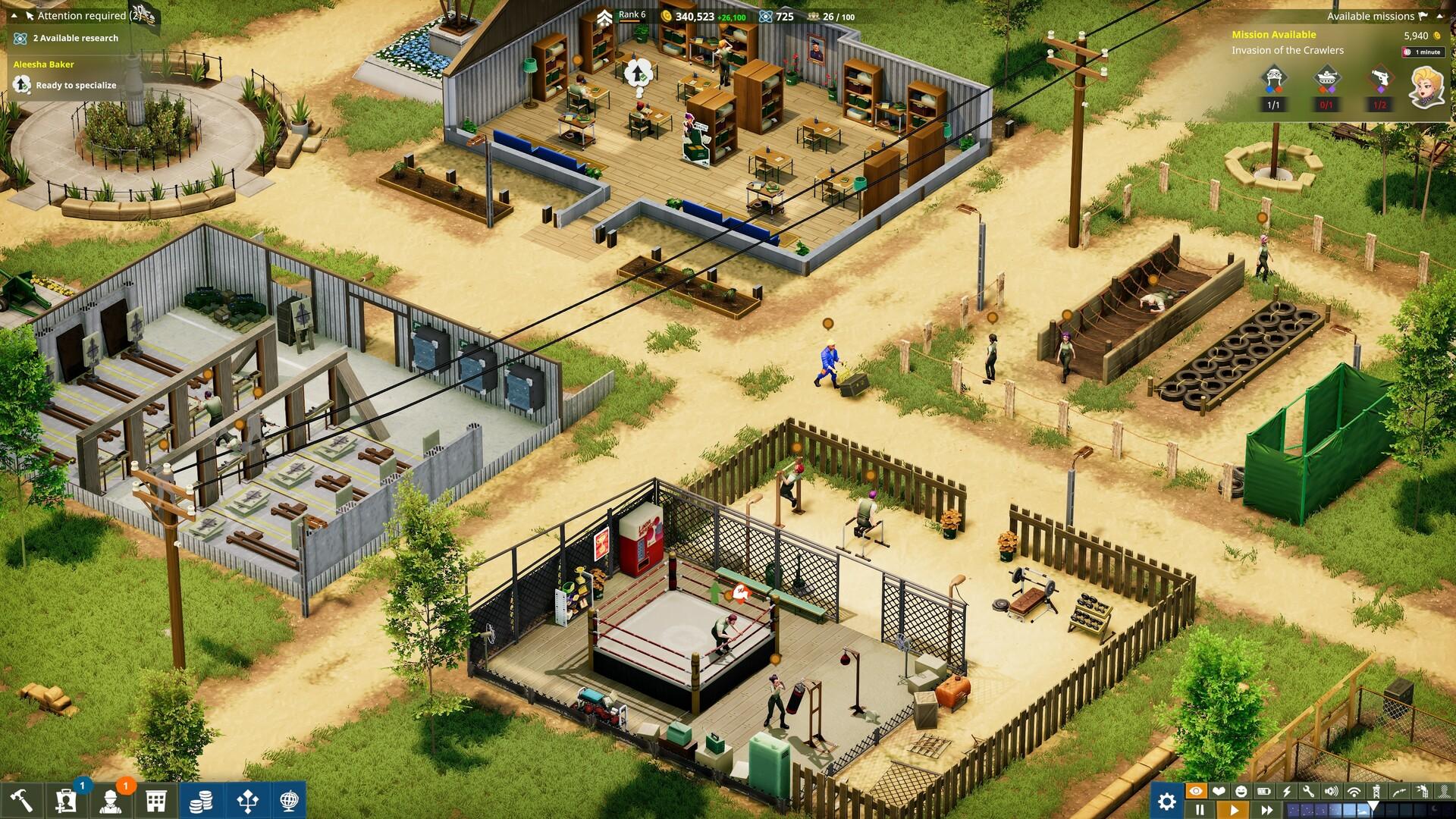Click the white marker on the day-night timeline
Image resolution: width=1456 pixels, height=819 pixels.
tap(1373, 805)
